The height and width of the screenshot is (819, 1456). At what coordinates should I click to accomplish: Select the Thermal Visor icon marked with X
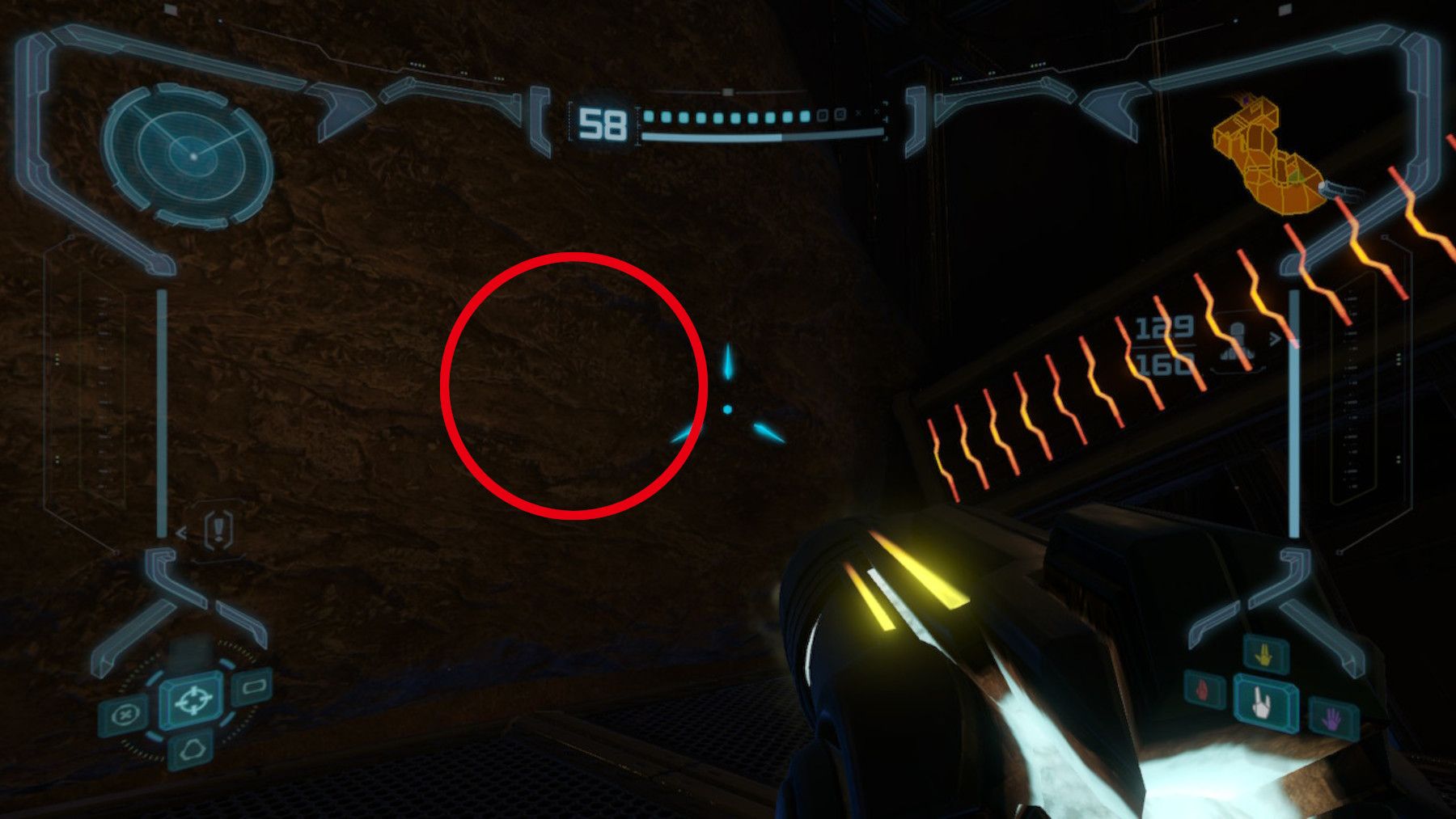pos(124,713)
